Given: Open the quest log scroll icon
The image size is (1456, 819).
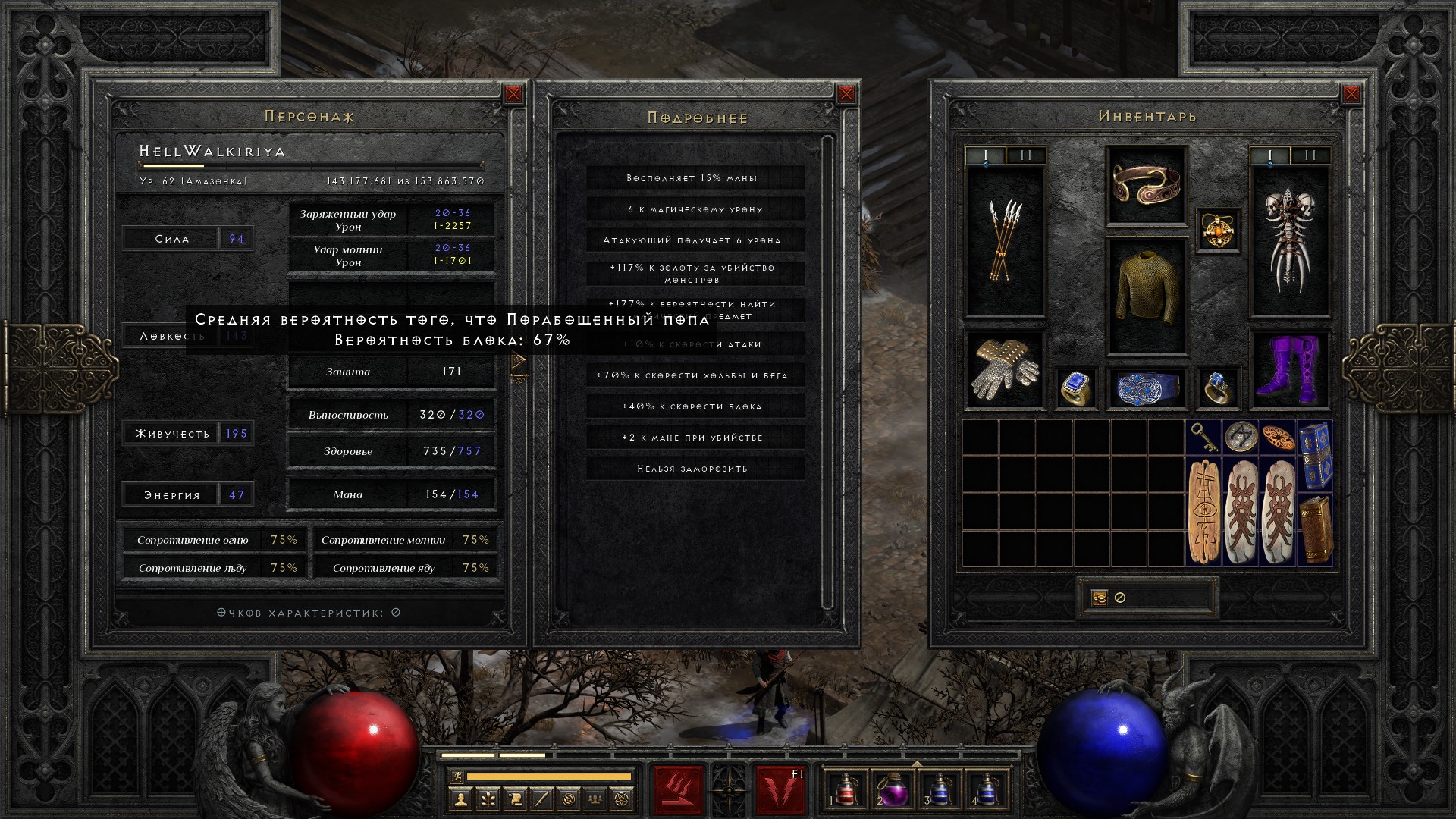Looking at the screenshot, I should 514,799.
